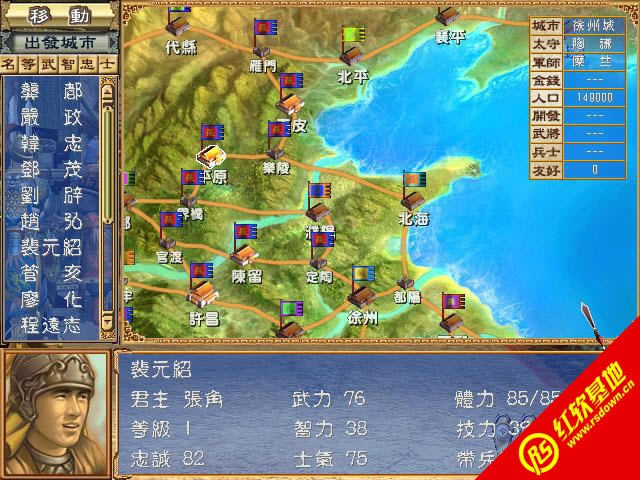Pick general 韓忠 in the list
The height and width of the screenshot is (480, 640).
pyautogui.click(x=52, y=143)
